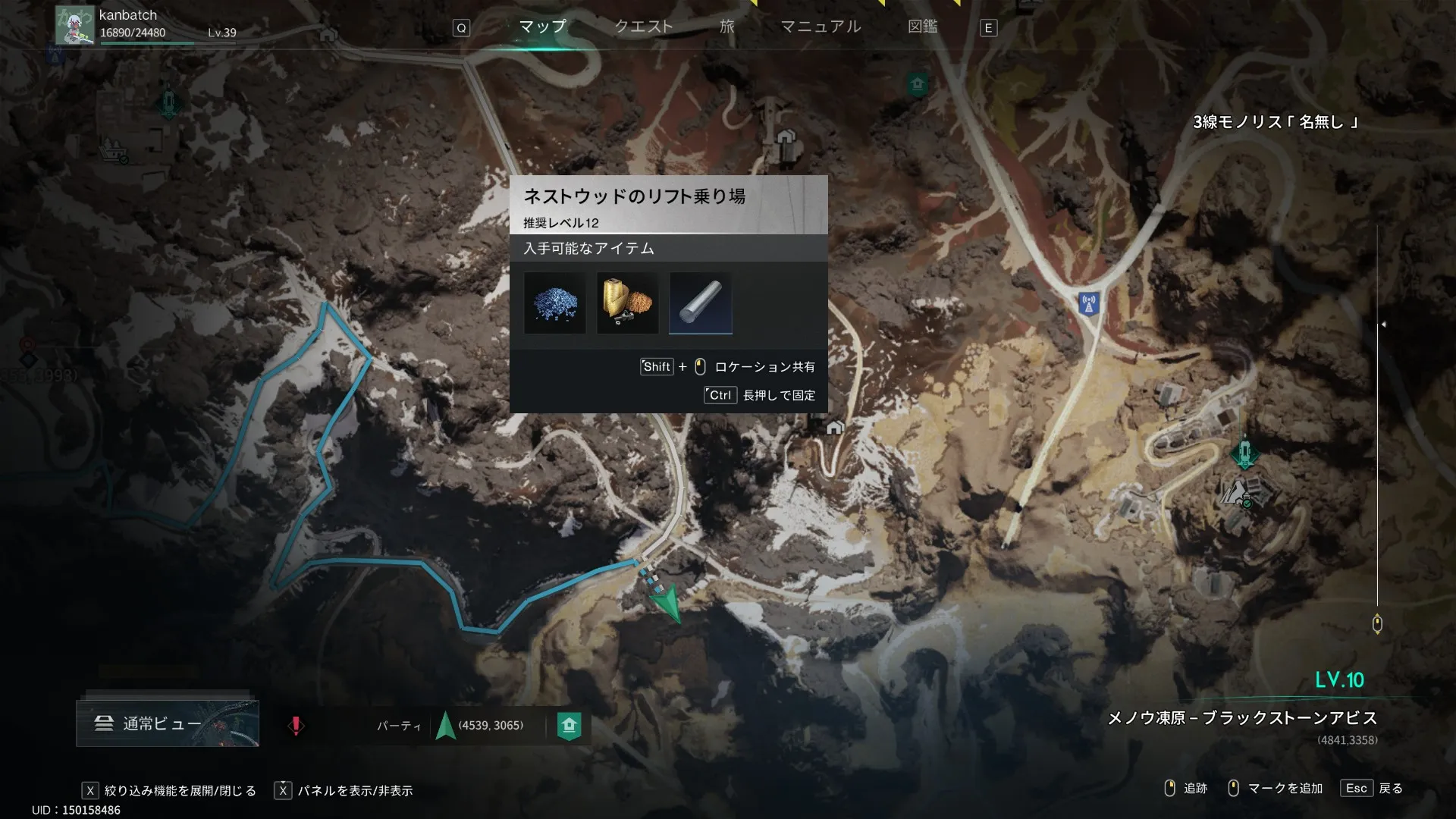This screenshot has width=1456, height=819.
Task: Open the kanbatch player profile avatar
Action: tap(75, 25)
